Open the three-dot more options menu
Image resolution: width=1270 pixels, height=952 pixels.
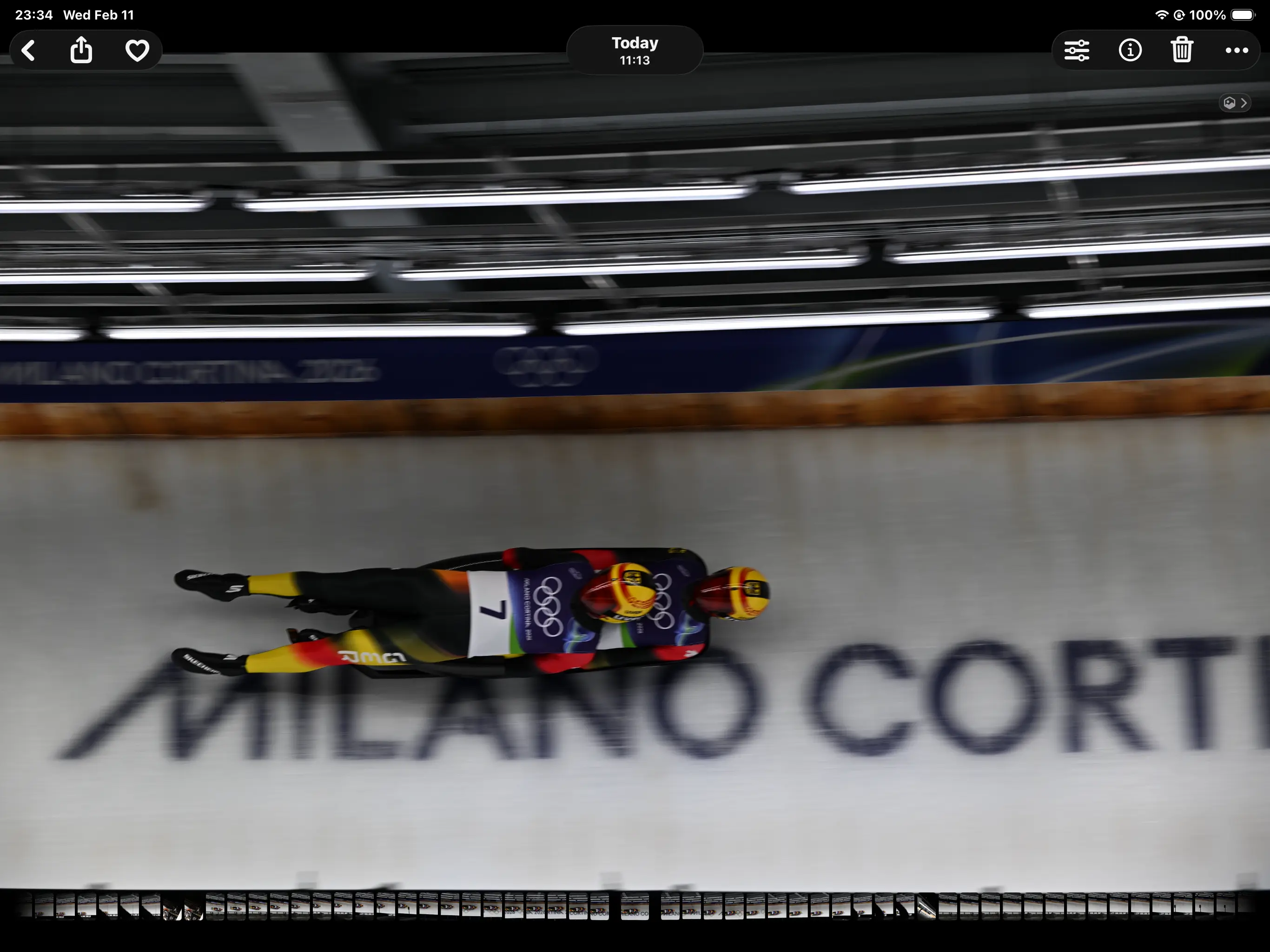[x=1236, y=51]
